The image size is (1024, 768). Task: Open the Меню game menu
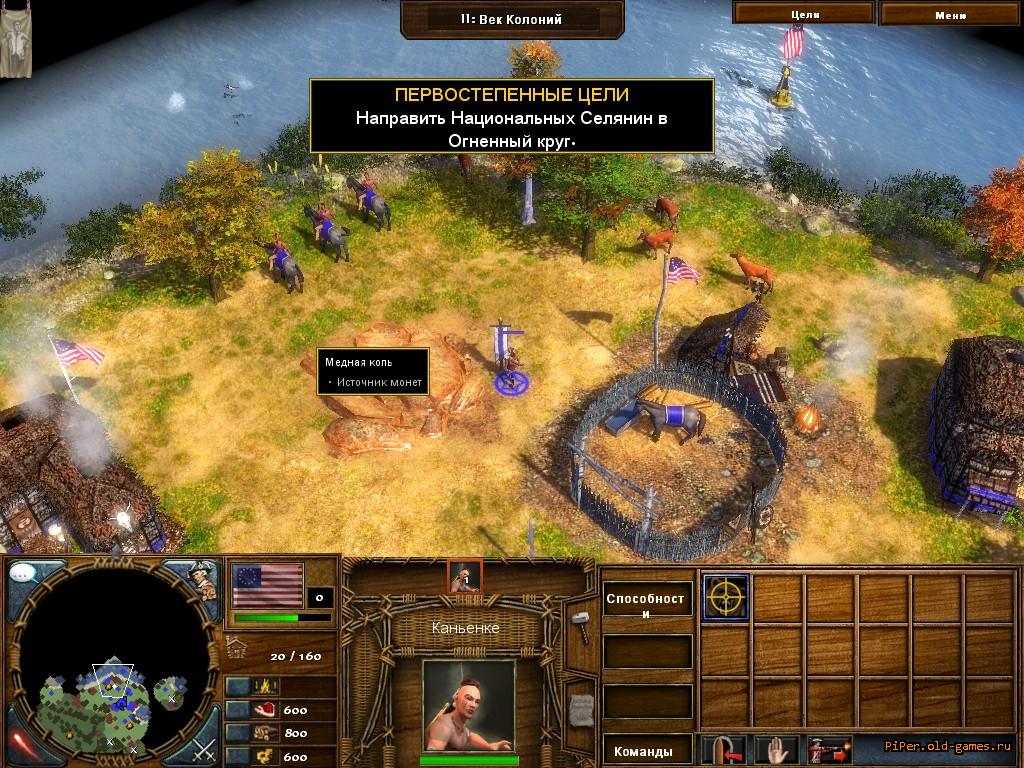tap(950, 14)
